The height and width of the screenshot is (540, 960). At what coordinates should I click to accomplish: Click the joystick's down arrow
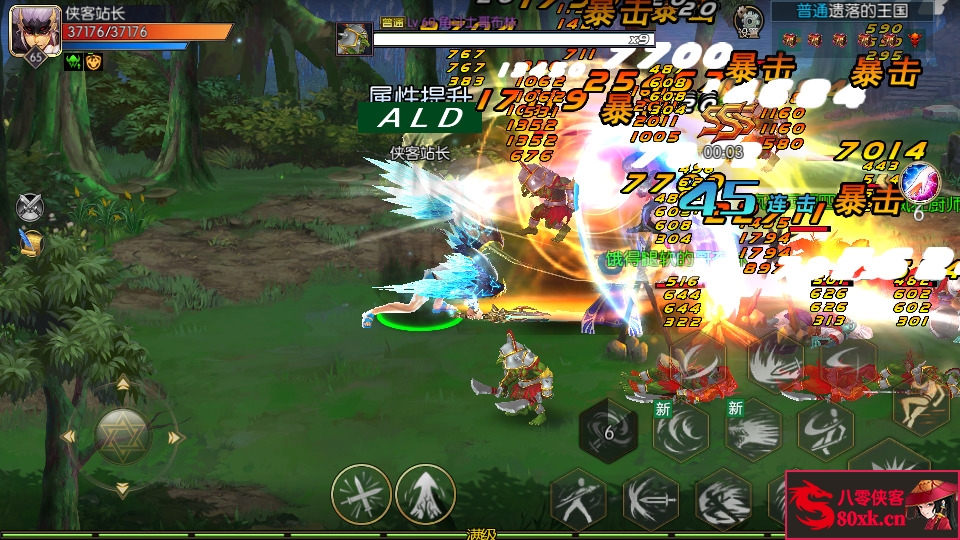tap(122, 490)
